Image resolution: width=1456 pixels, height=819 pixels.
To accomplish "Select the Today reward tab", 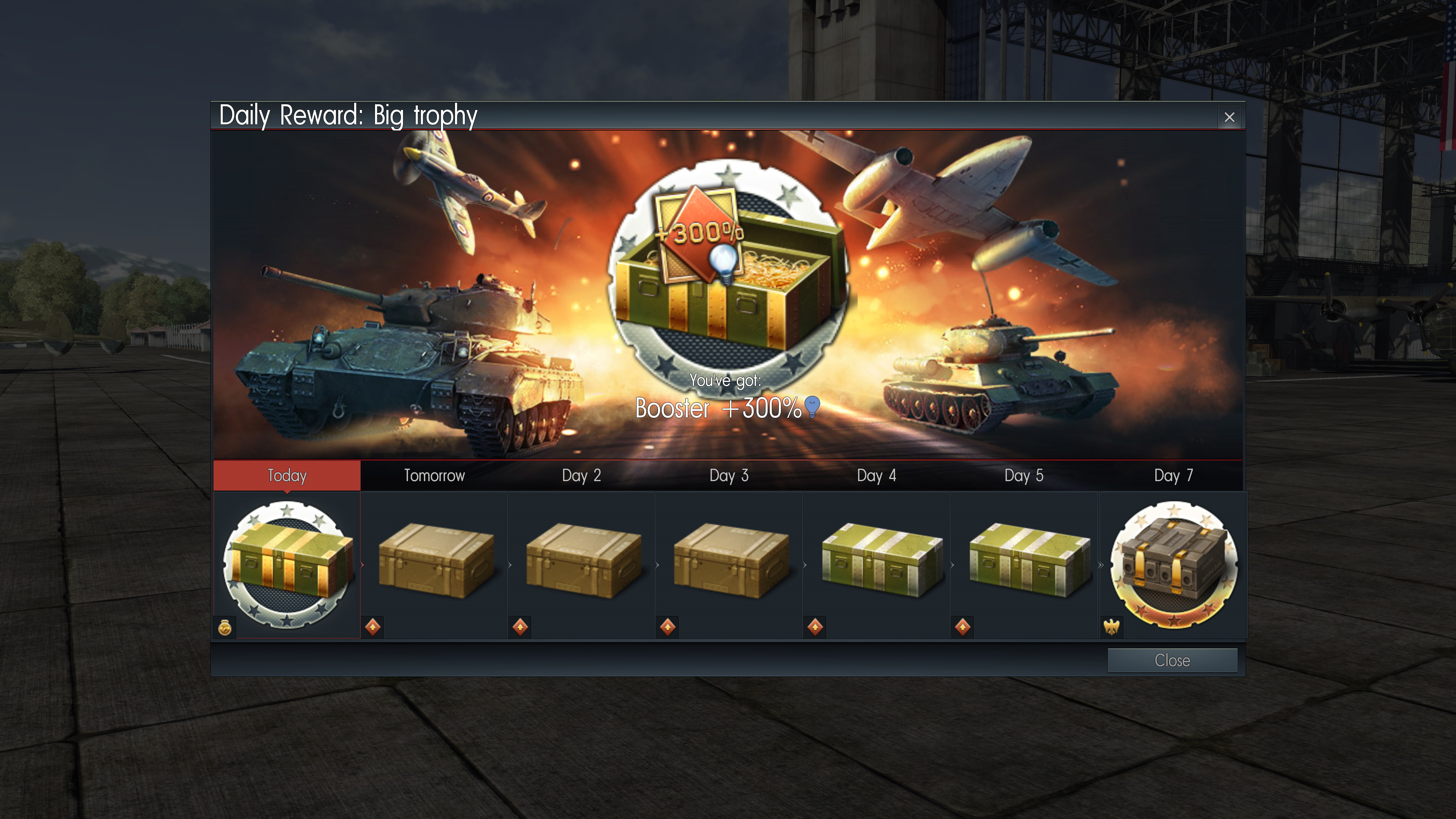I will click(x=287, y=475).
